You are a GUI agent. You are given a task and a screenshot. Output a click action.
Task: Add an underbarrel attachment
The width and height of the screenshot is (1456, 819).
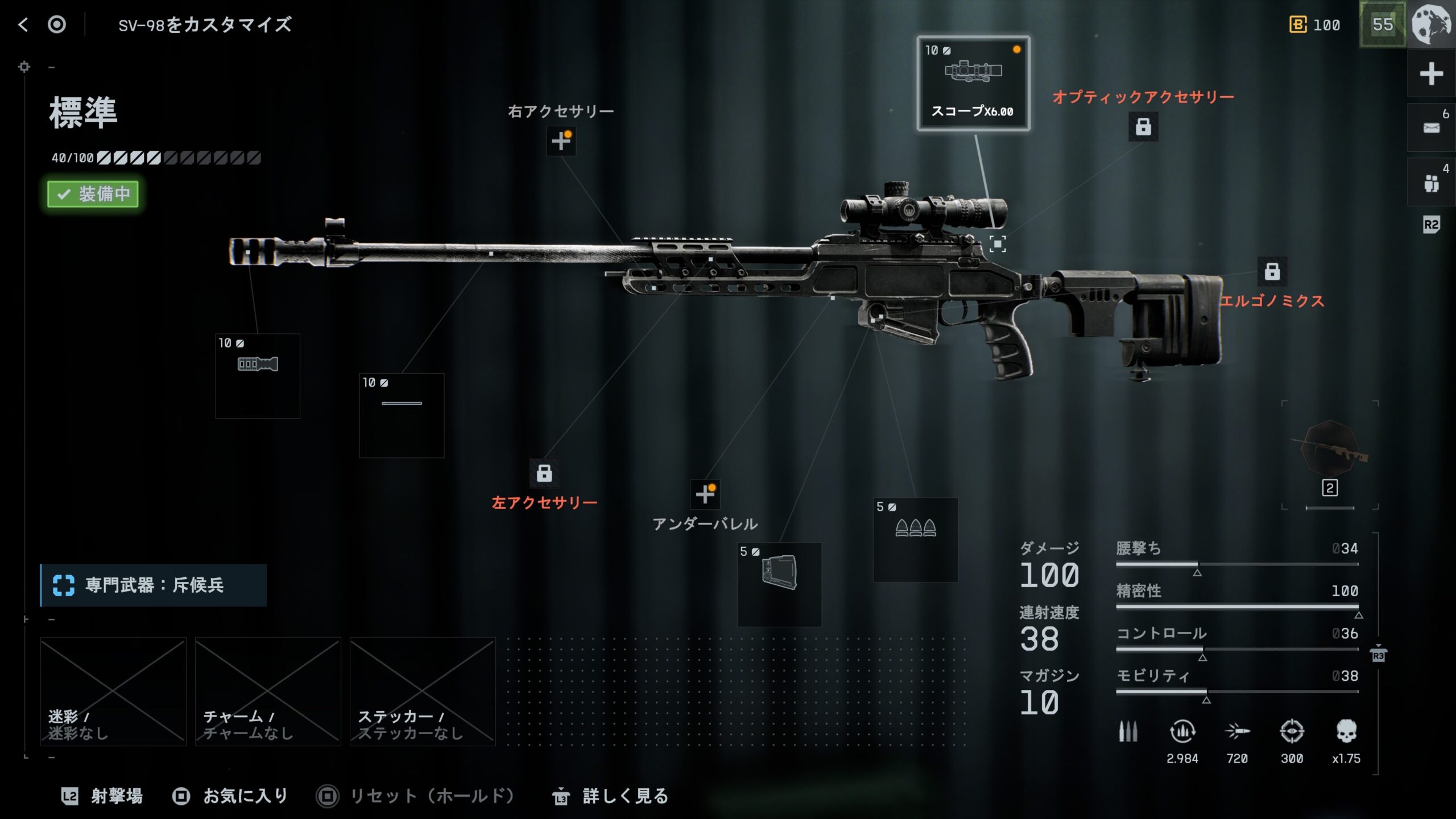click(x=705, y=494)
